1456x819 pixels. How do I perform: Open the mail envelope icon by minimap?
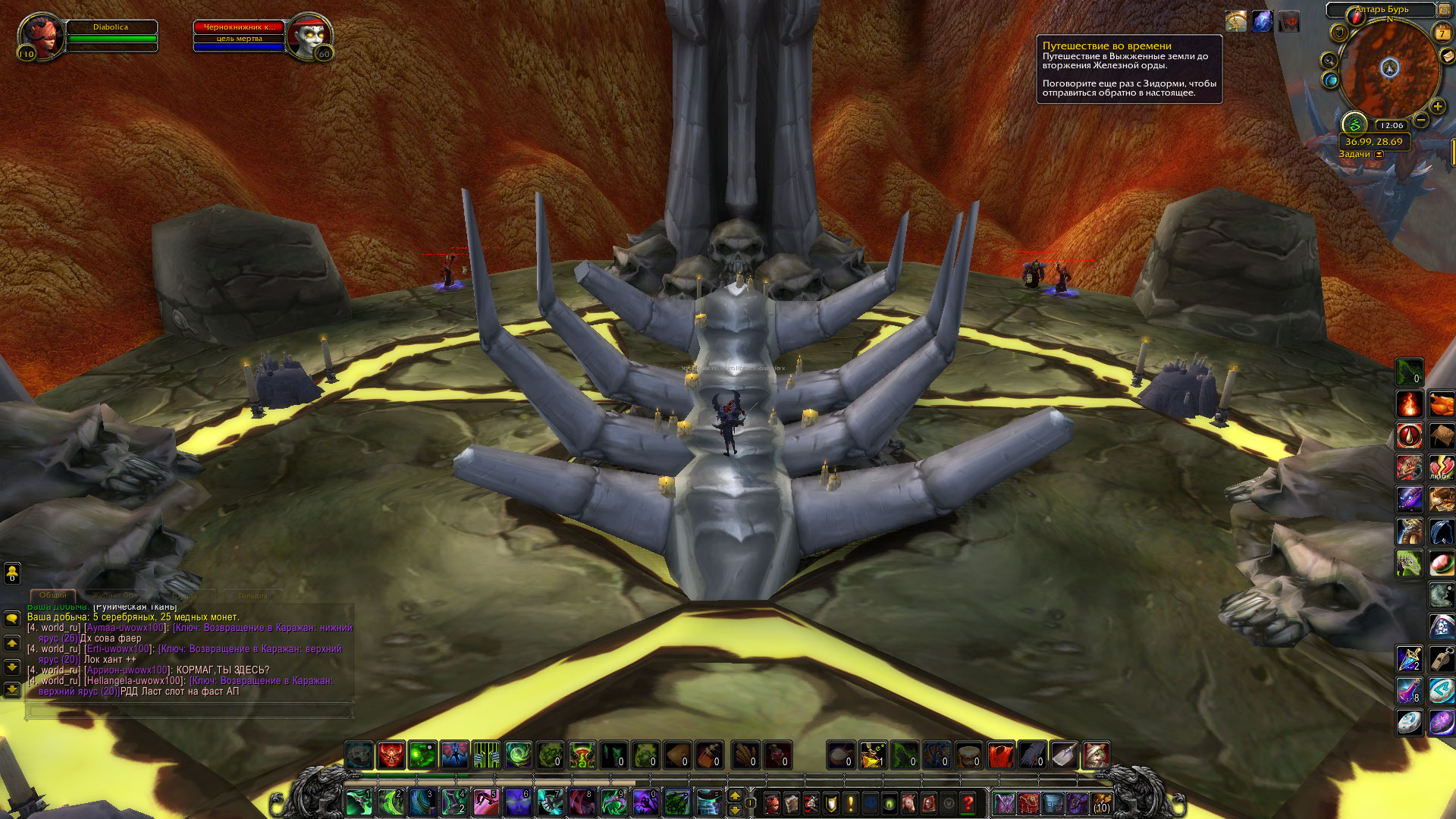(x=1448, y=56)
